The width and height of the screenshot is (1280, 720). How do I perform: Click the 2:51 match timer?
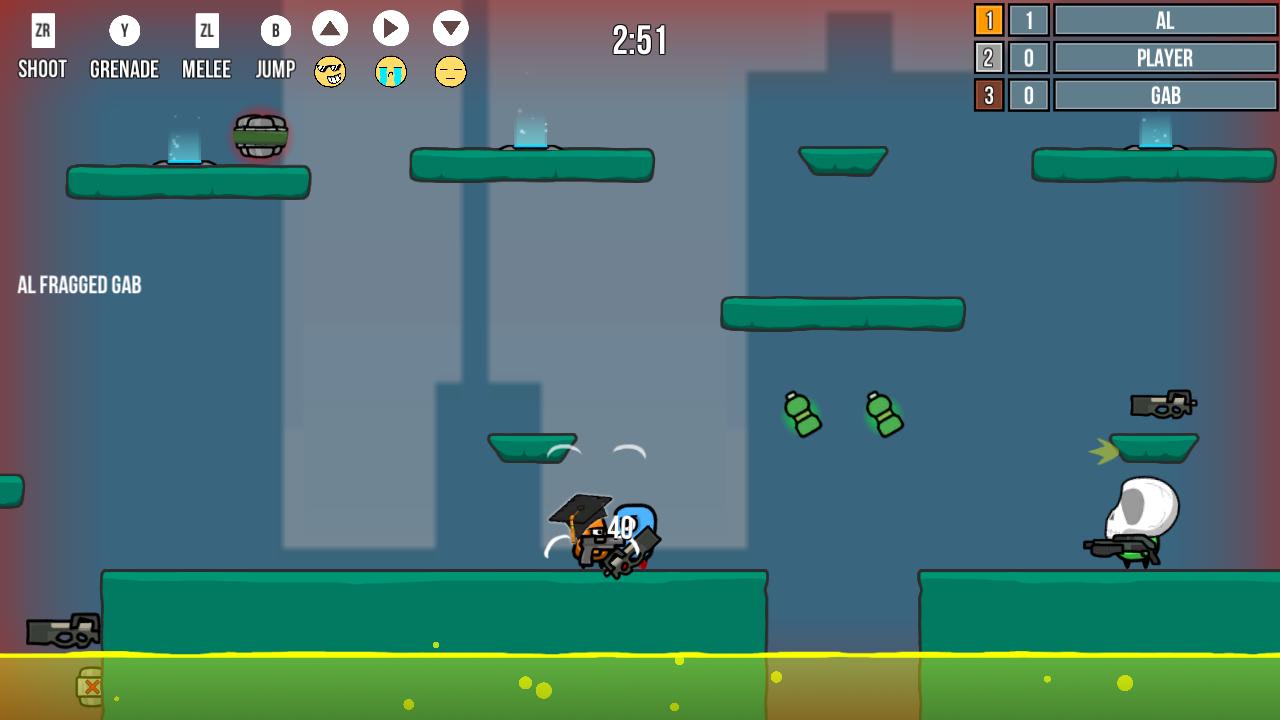coord(639,40)
